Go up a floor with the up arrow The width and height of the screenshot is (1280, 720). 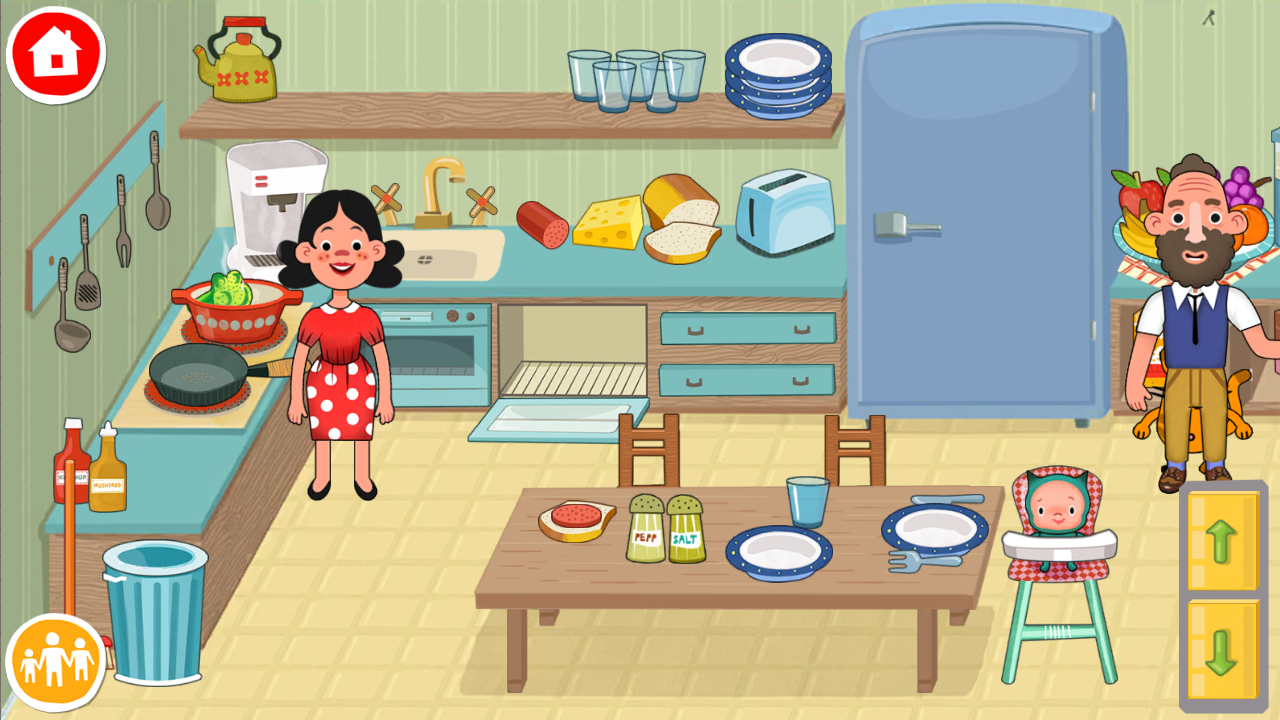point(1222,541)
